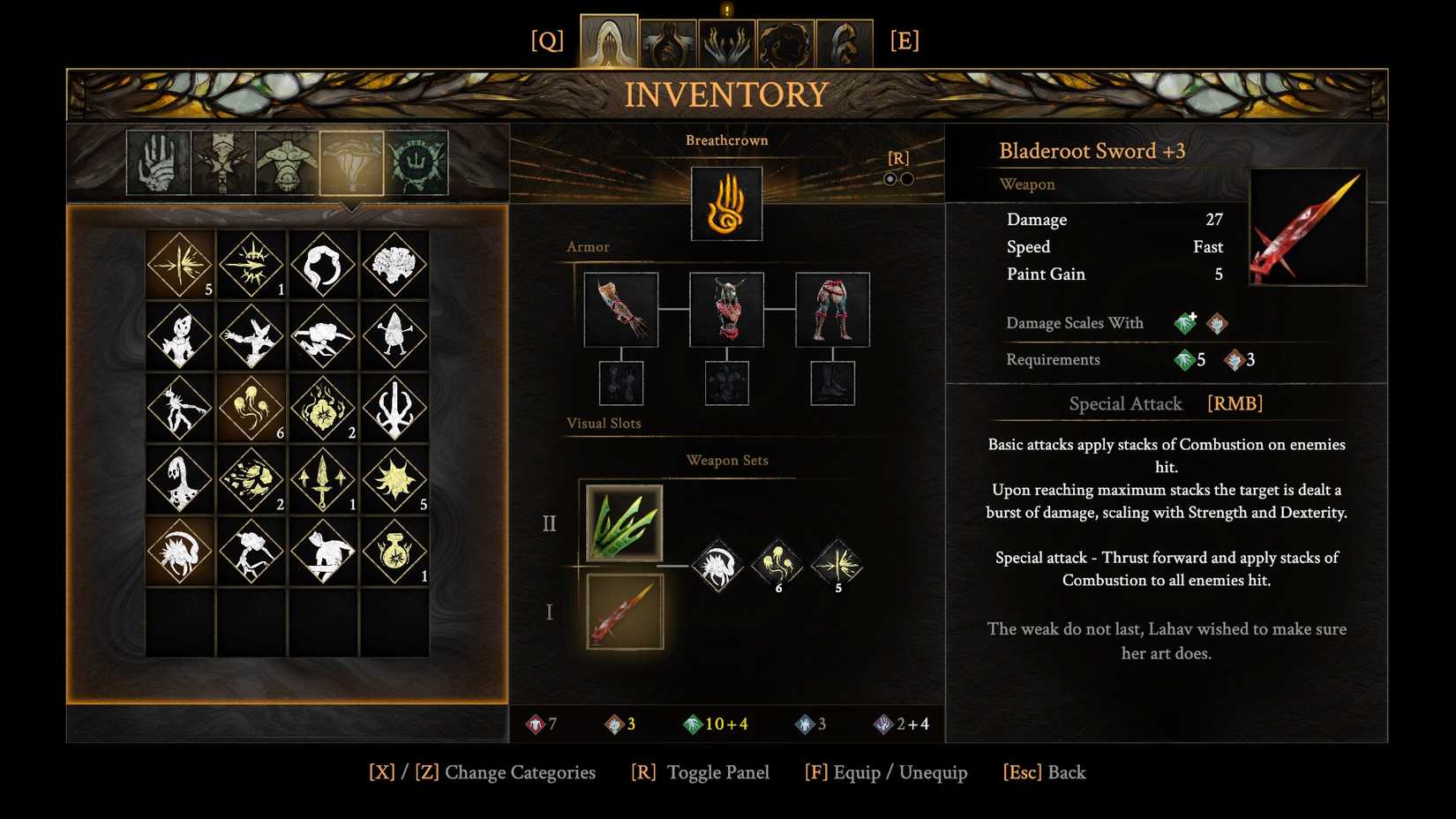Viewport: 1456px width, 819px height.
Task: Select the leg armor slot
Action: [832, 310]
